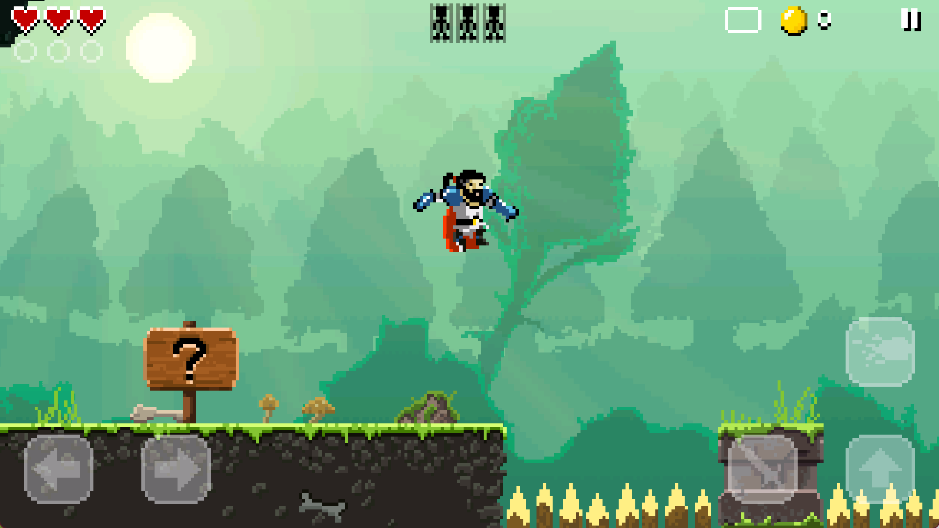
Task: Tap the left arrow move button
Action: coord(59,468)
